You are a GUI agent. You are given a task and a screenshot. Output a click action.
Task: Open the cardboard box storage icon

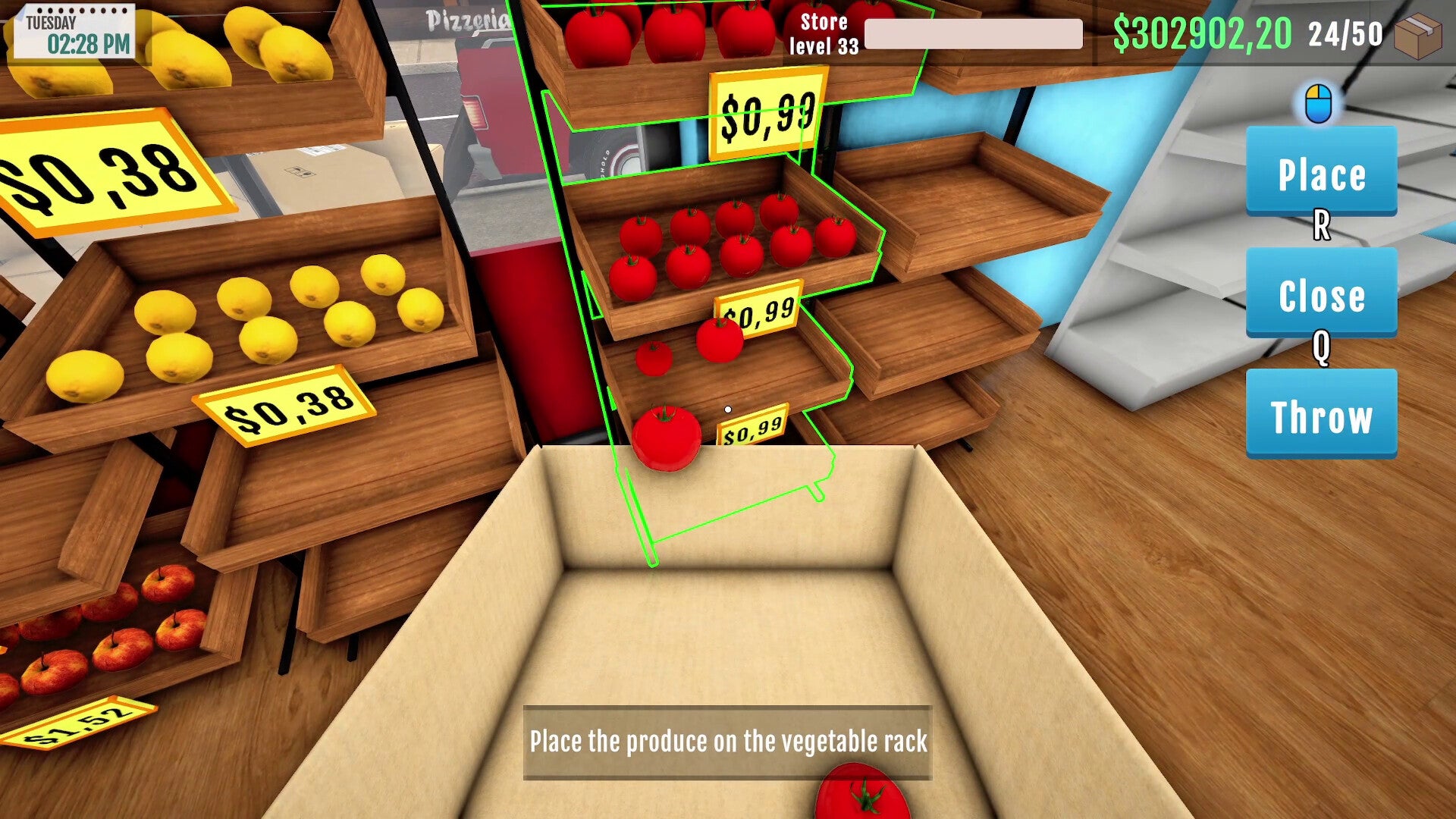(1417, 36)
